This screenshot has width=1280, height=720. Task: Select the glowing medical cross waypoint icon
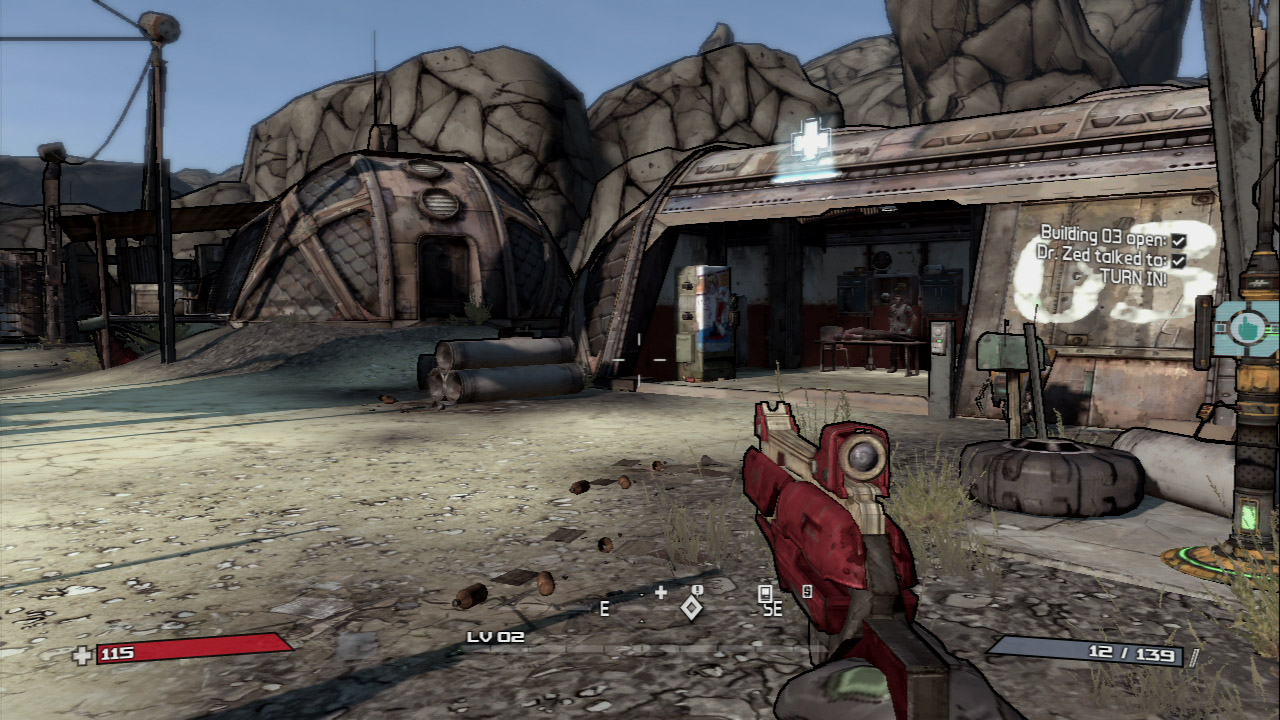pos(811,143)
